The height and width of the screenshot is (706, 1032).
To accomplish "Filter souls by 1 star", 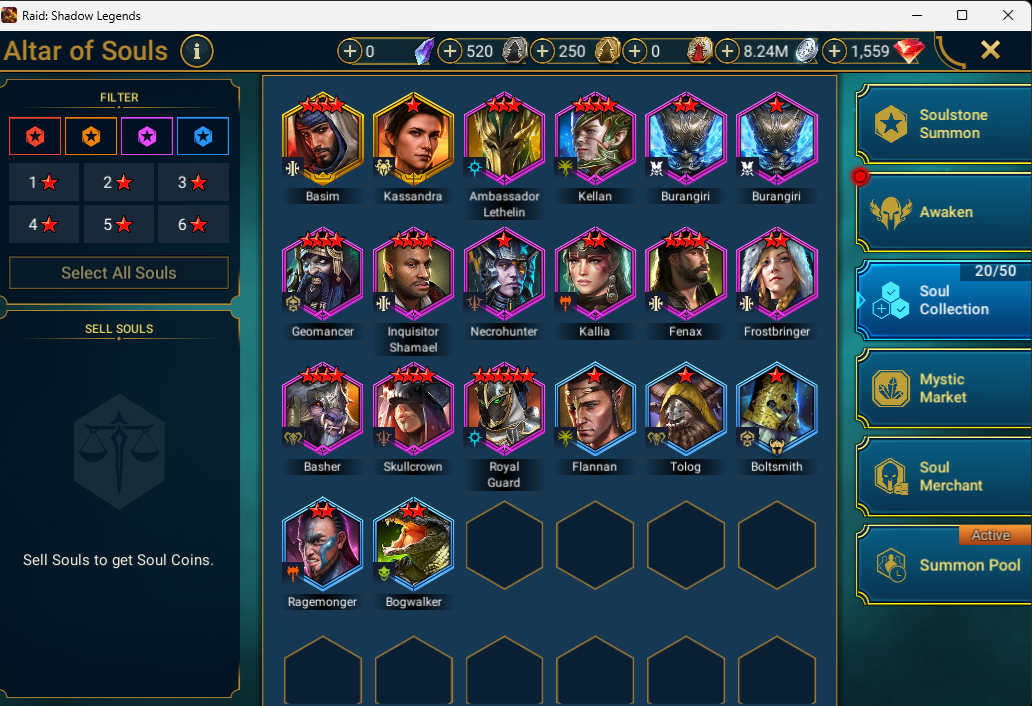I will pos(44,183).
